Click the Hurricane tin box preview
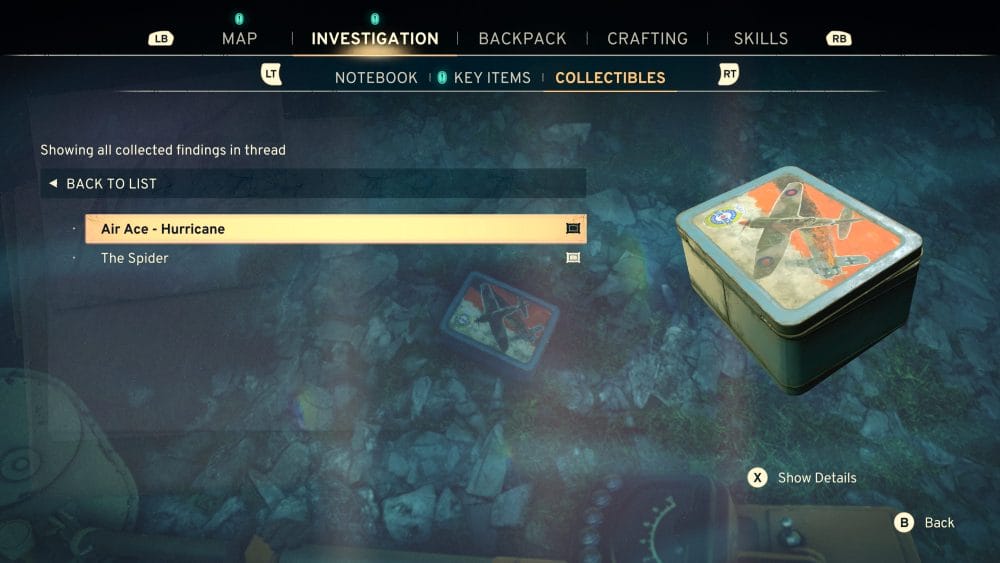Screen dimensions: 1000x563 798,278
